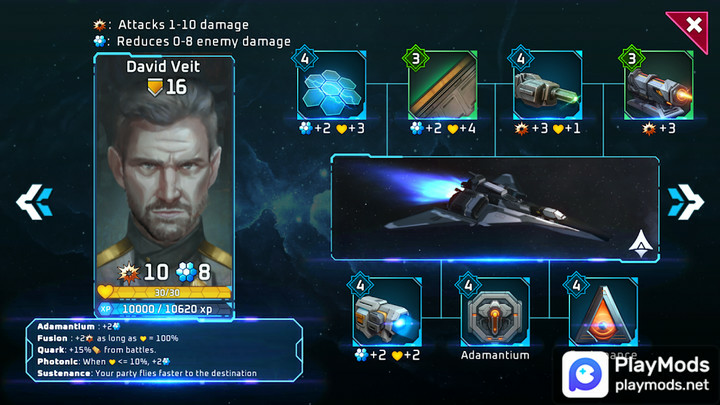
Task: Select the blue hexagon shield module
Action: pyautogui.click(x=331, y=87)
